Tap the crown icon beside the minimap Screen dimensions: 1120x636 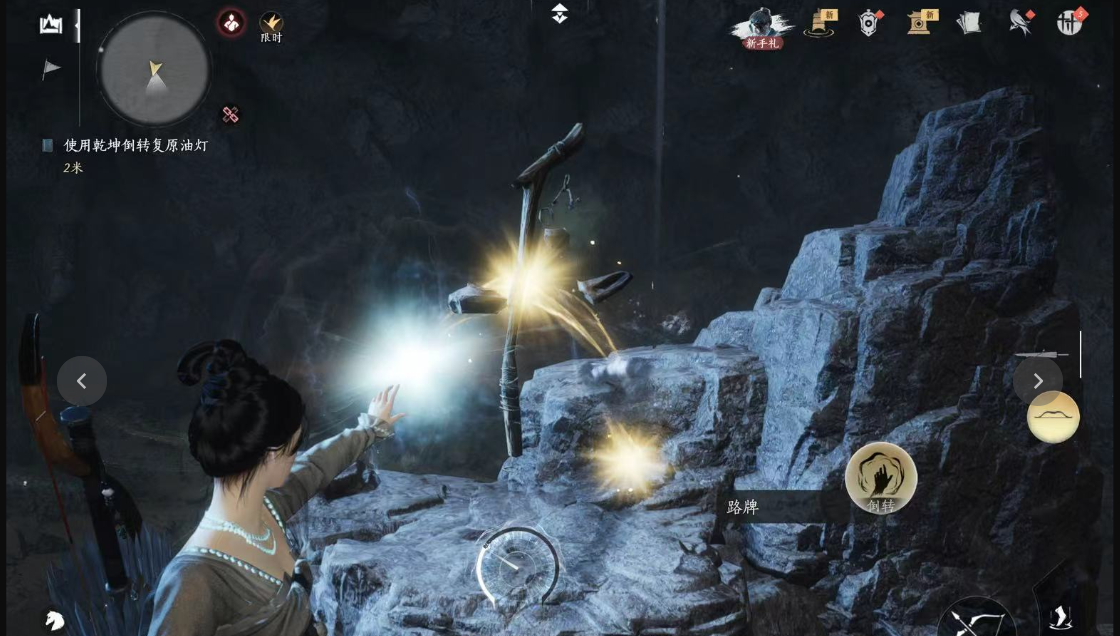50,25
